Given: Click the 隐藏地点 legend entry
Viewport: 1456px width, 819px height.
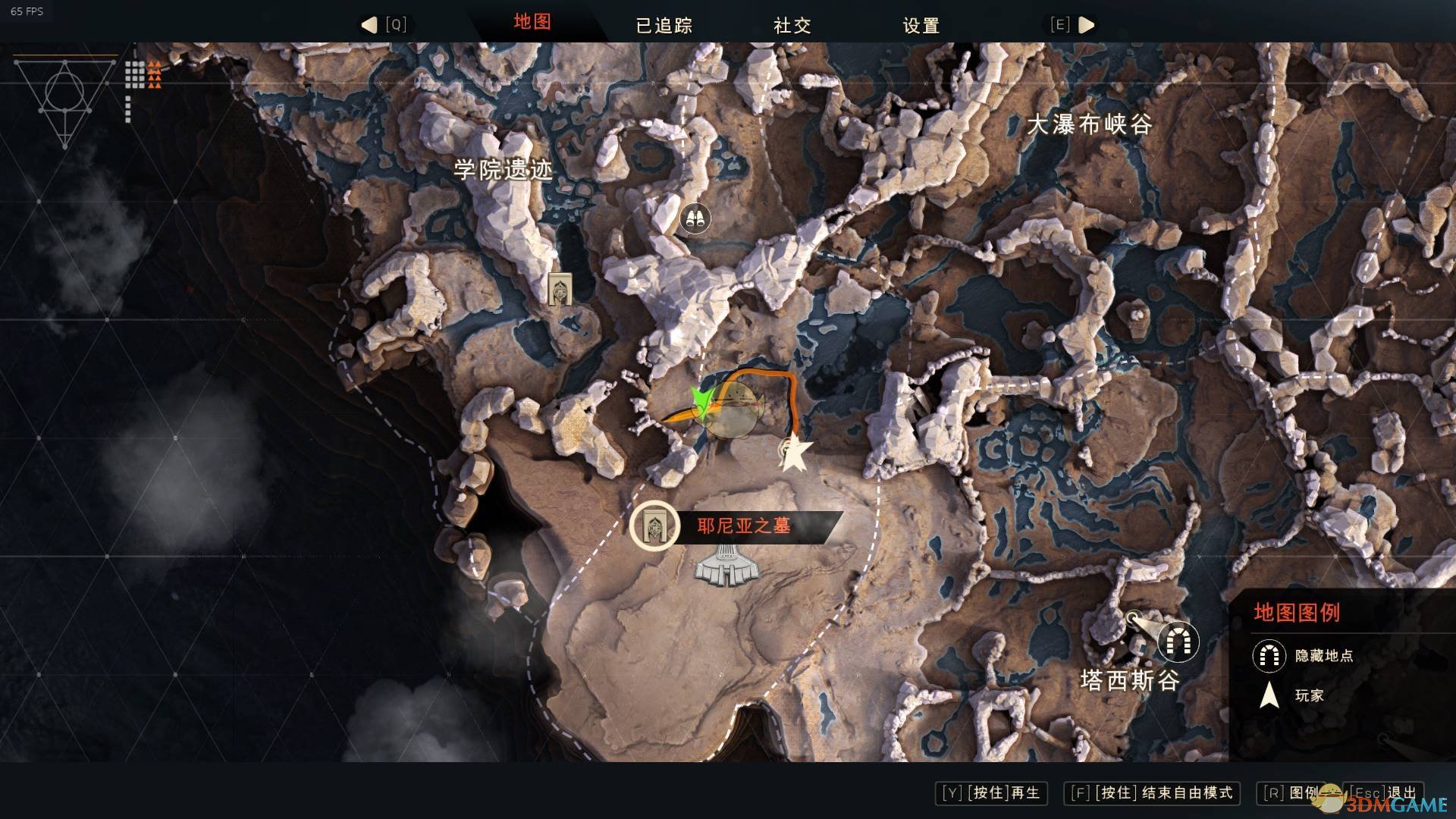Looking at the screenshot, I should click(x=1303, y=655).
